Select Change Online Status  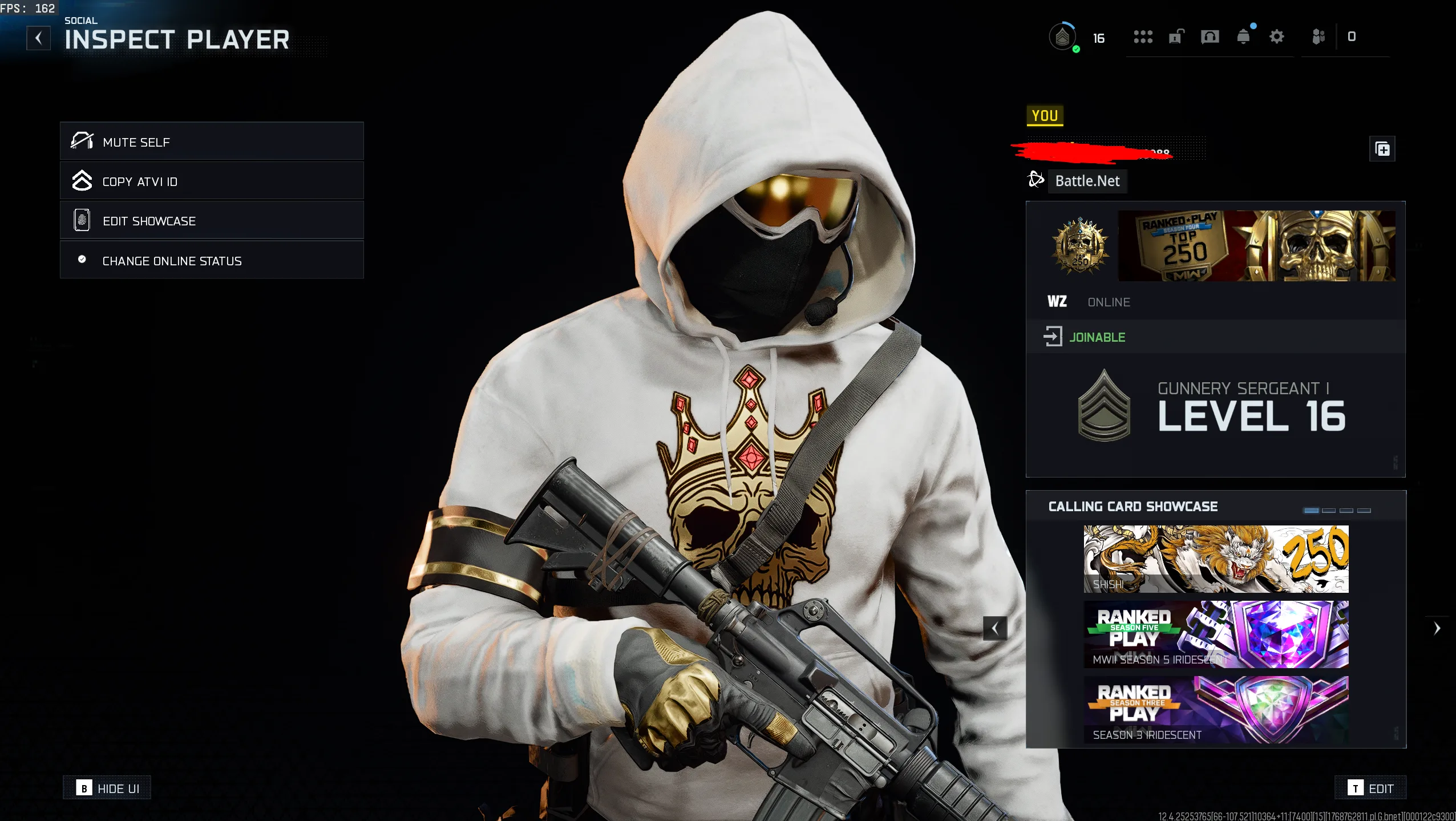212,260
